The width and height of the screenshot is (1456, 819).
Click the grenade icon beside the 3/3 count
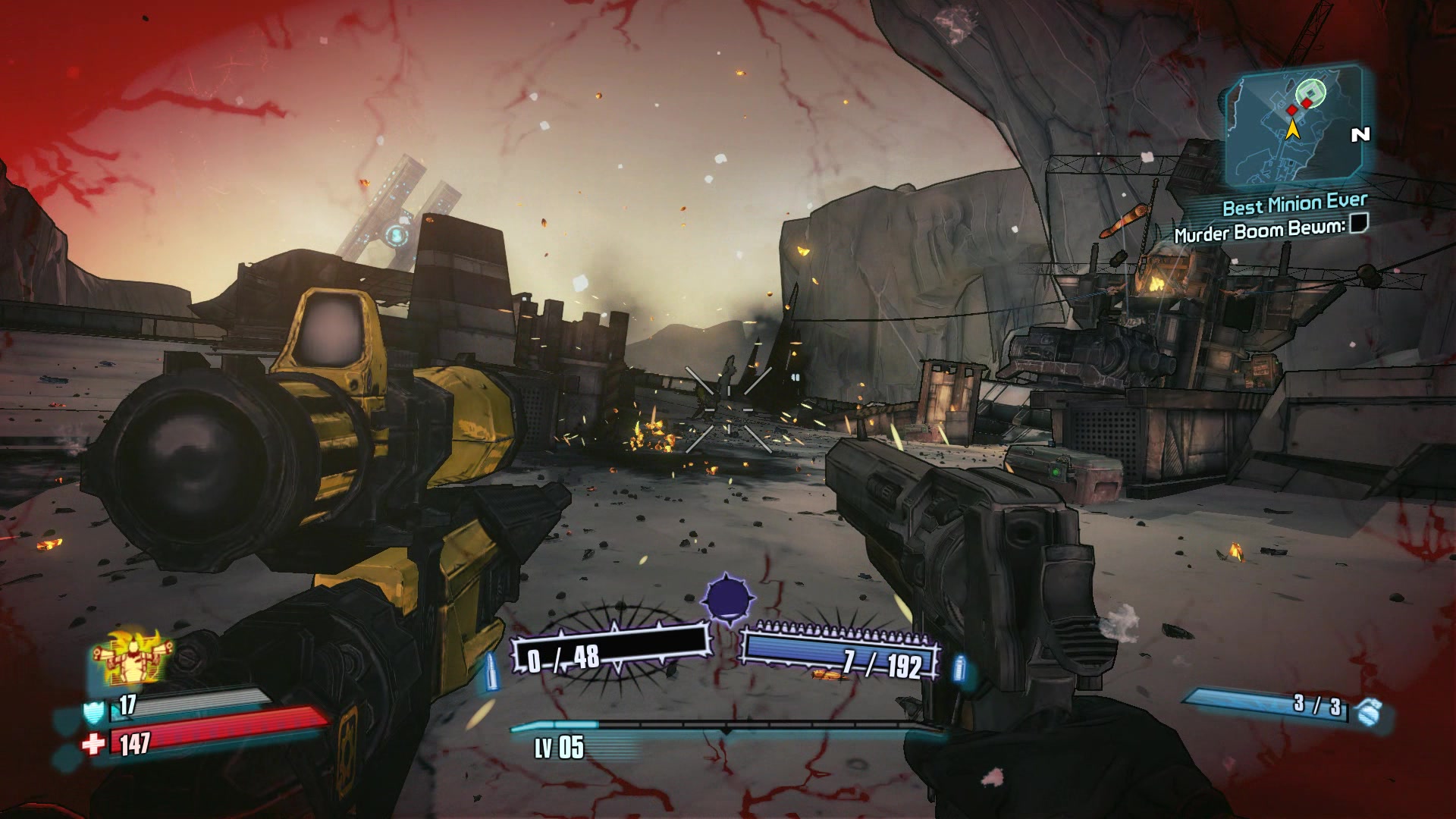coord(1367,712)
